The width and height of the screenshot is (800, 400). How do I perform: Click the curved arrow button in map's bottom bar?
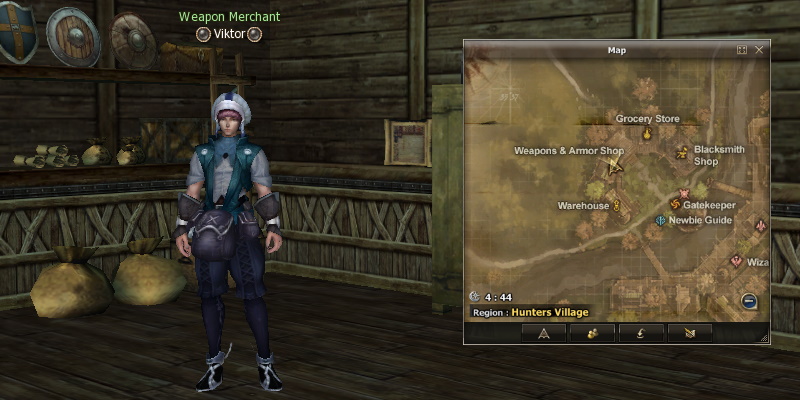tap(640, 333)
